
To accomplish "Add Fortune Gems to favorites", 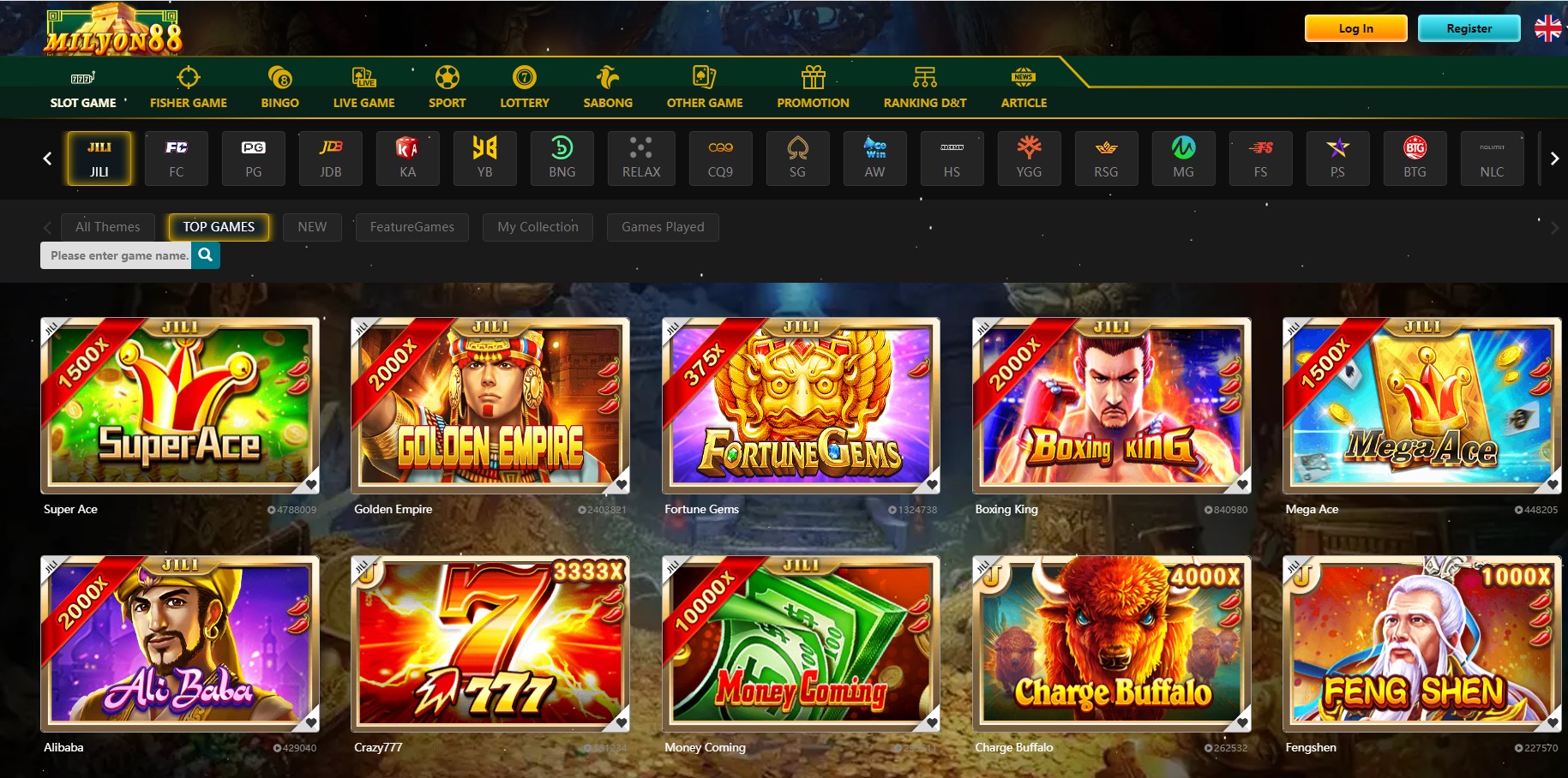I will coord(931,484).
